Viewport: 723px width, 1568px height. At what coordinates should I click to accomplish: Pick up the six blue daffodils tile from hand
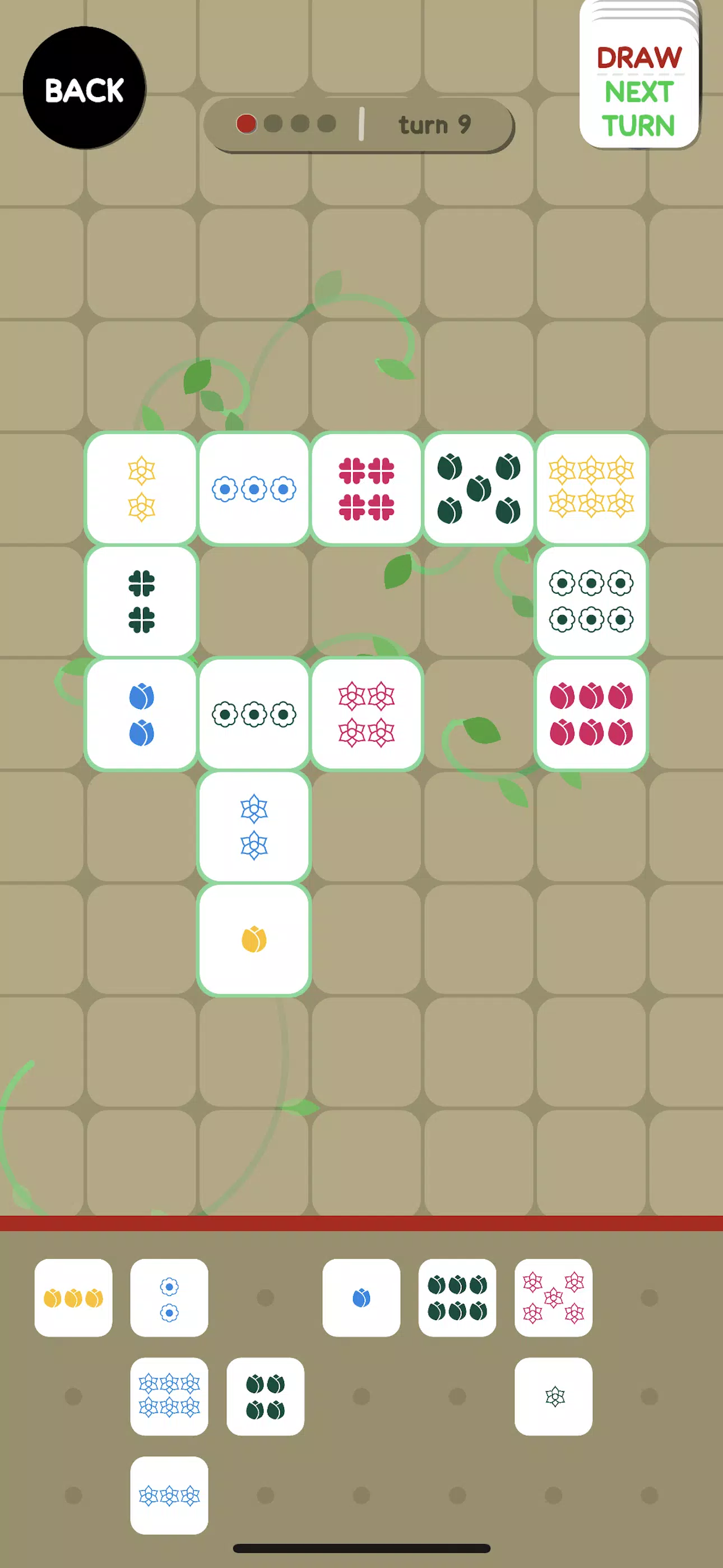click(169, 1396)
